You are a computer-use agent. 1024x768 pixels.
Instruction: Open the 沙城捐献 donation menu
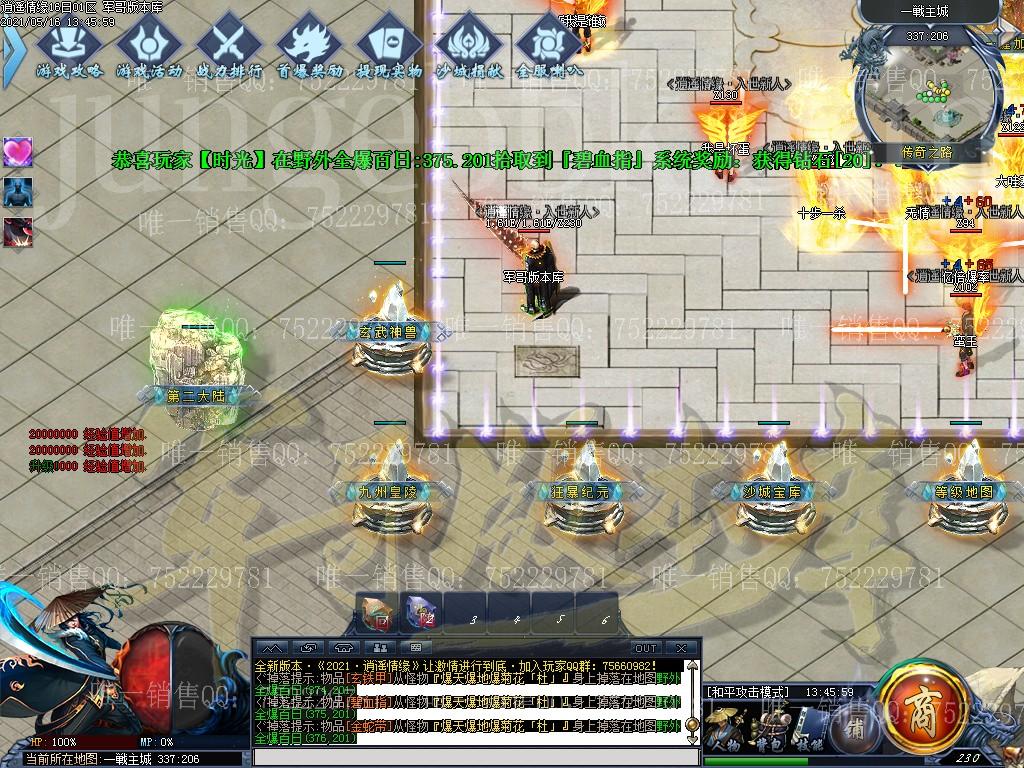(x=468, y=48)
